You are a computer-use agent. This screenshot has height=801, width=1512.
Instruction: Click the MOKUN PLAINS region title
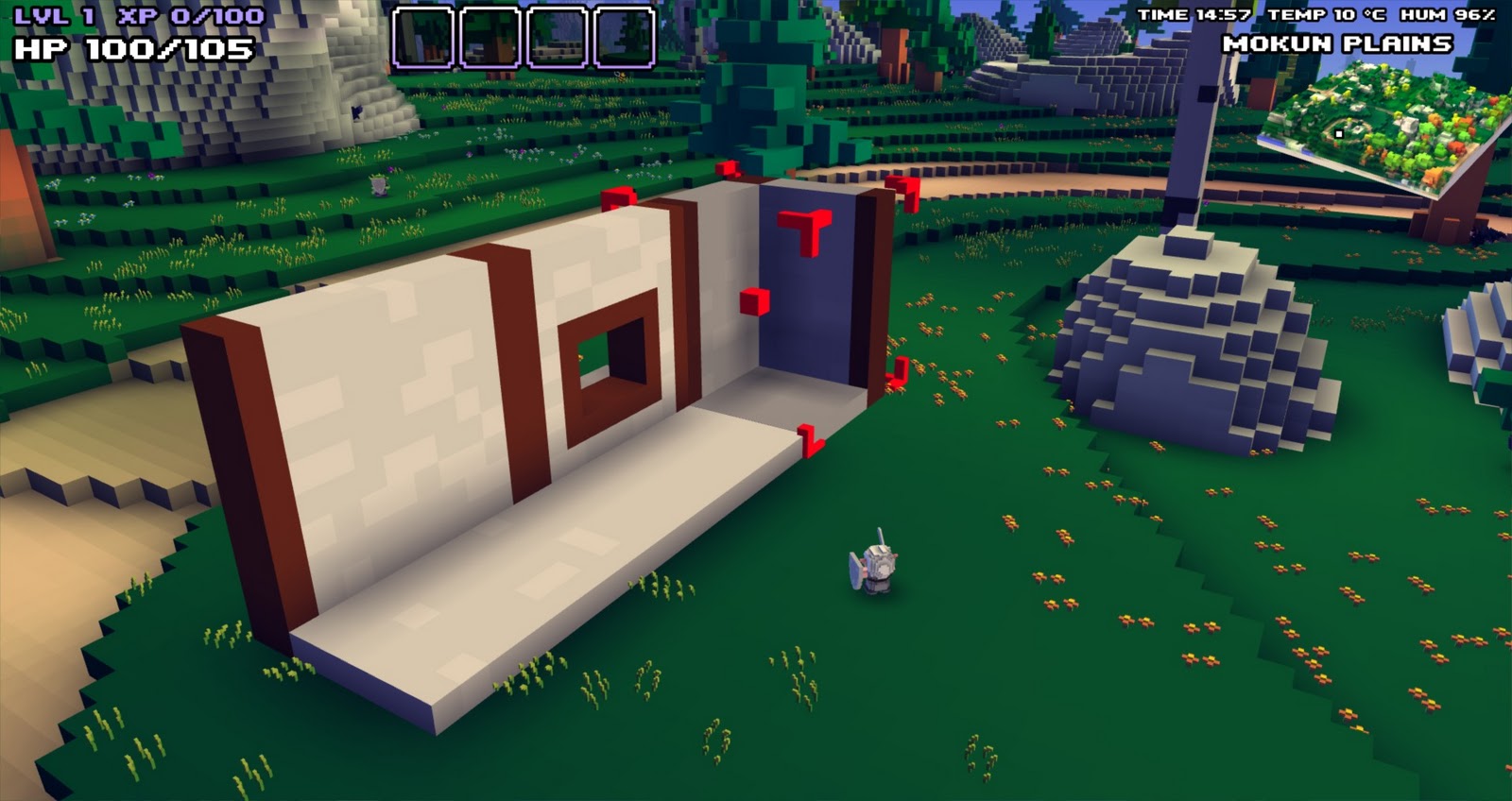pos(1339,43)
